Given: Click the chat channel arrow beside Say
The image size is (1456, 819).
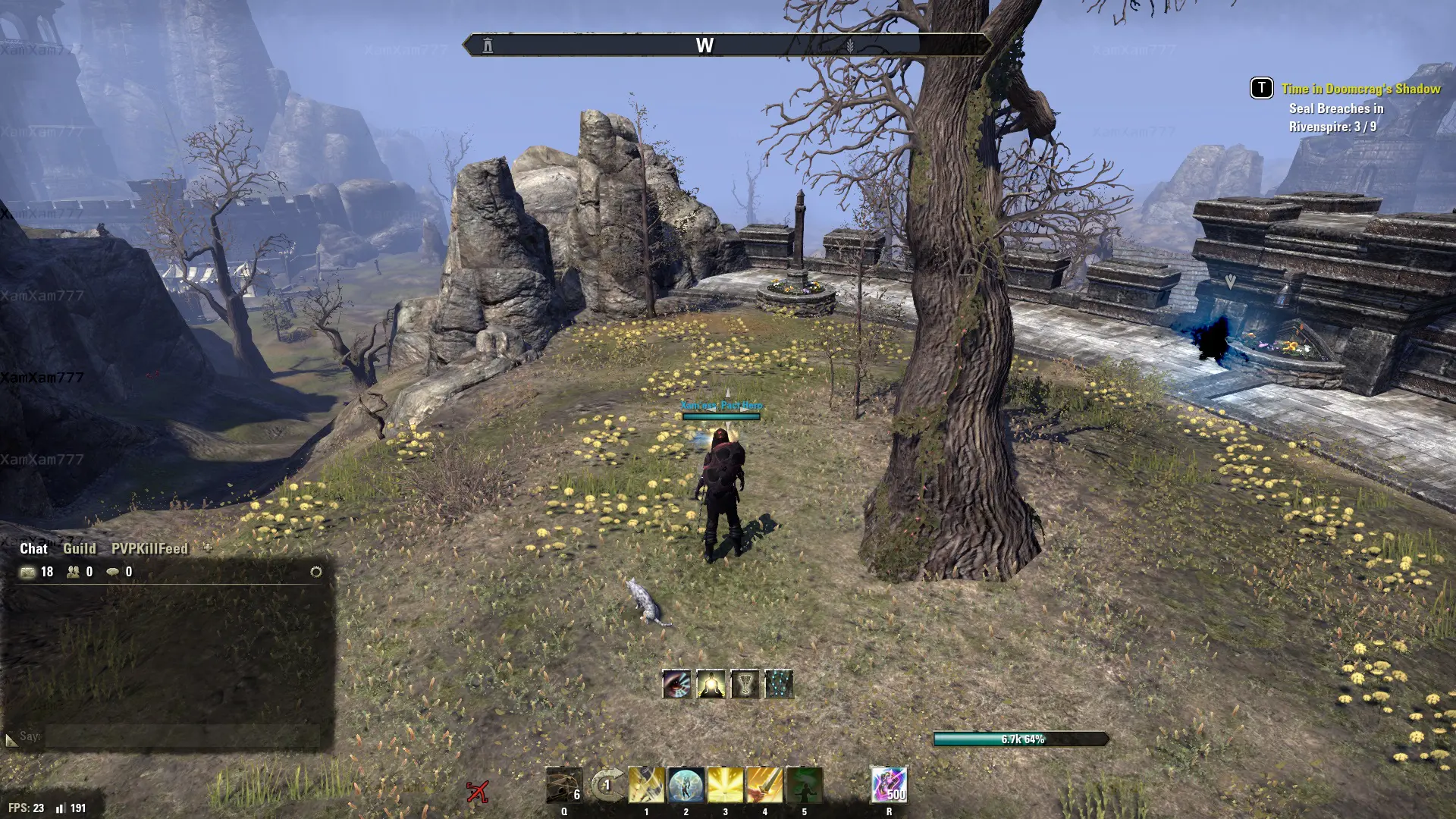Looking at the screenshot, I should coord(11,739).
